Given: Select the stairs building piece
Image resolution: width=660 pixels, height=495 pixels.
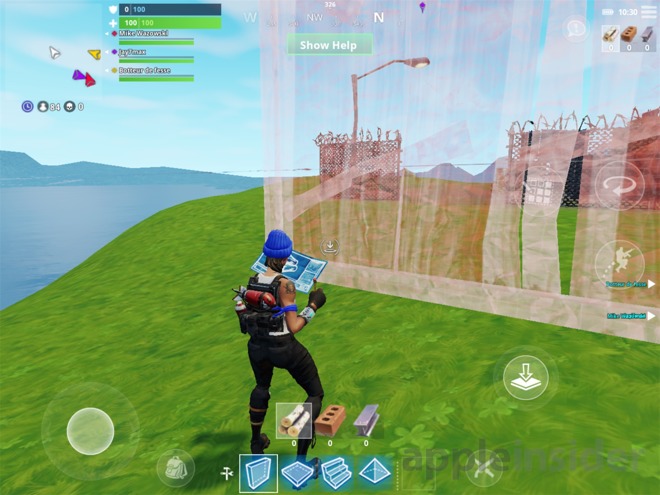Looking at the screenshot, I should click(334, 470).
